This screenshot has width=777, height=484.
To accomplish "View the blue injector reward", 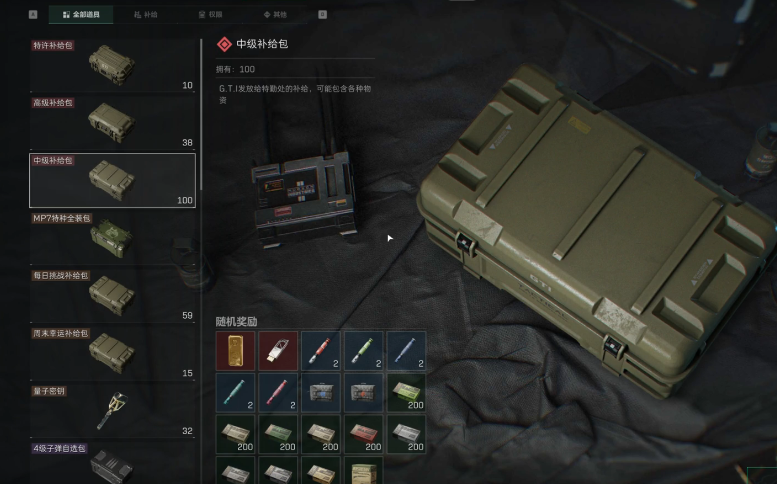I will 406,351.
